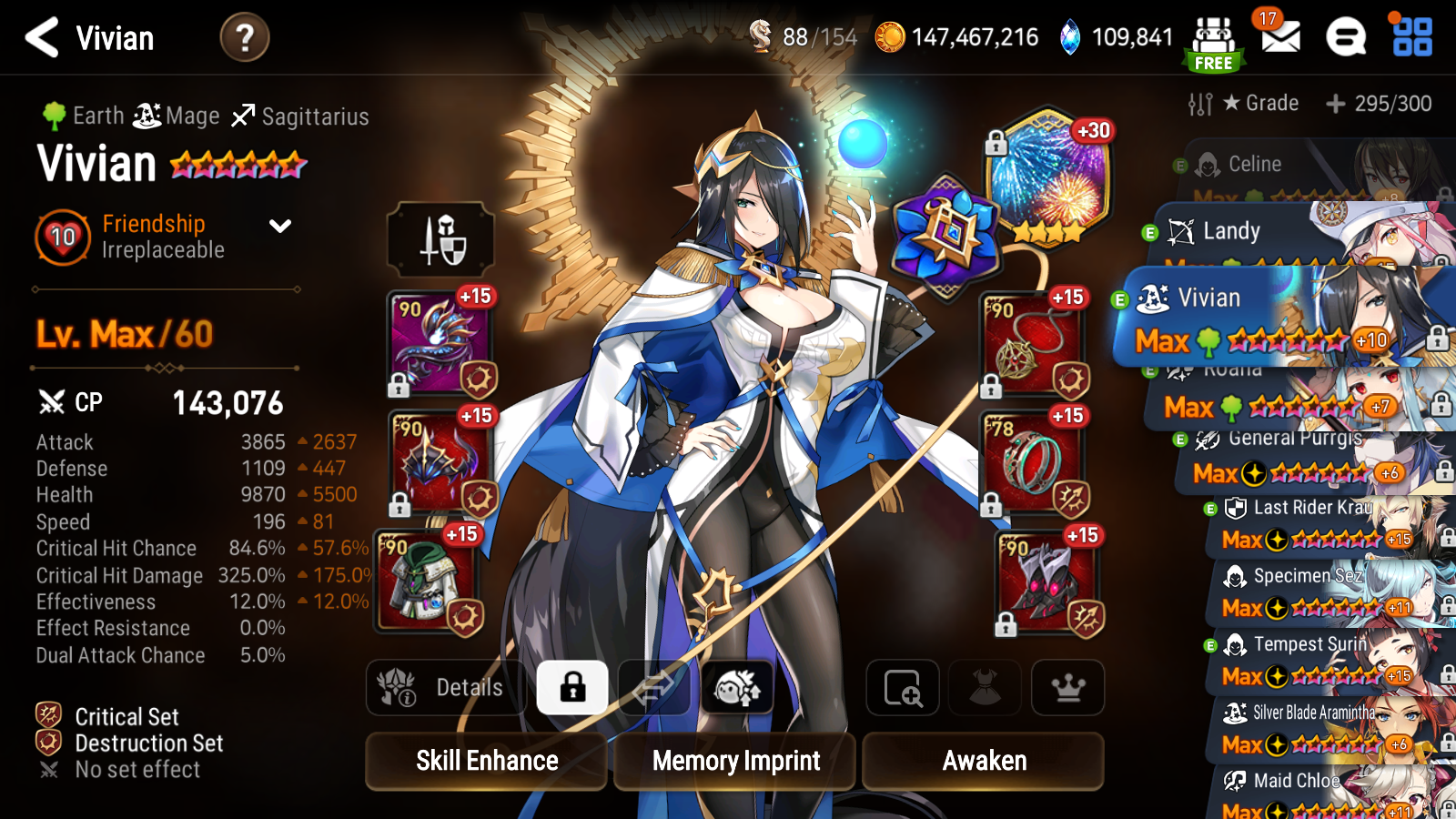
Task: Switch to the Details tab
Action: click(445, 688)
